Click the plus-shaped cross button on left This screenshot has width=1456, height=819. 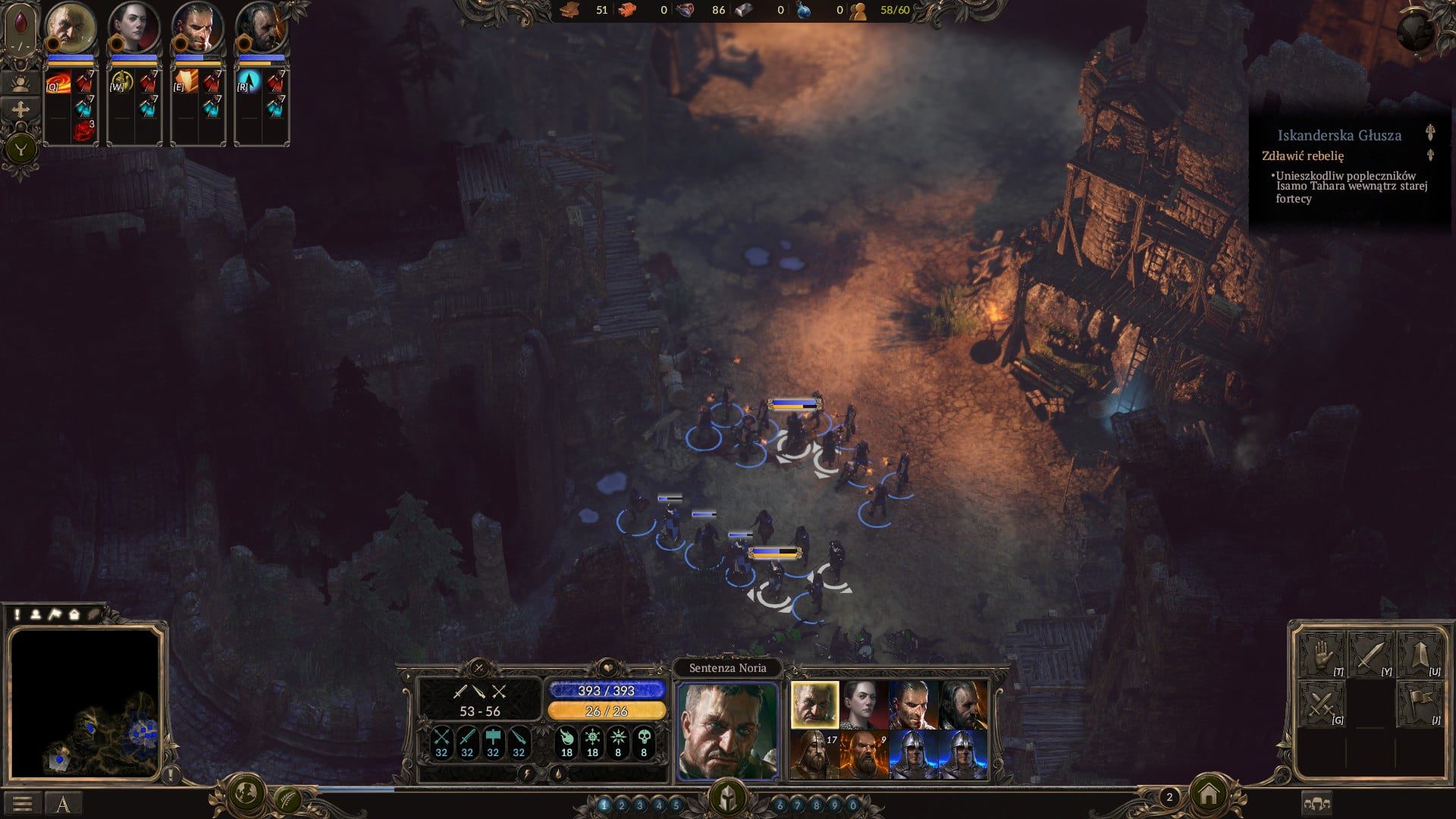[20, 111]
